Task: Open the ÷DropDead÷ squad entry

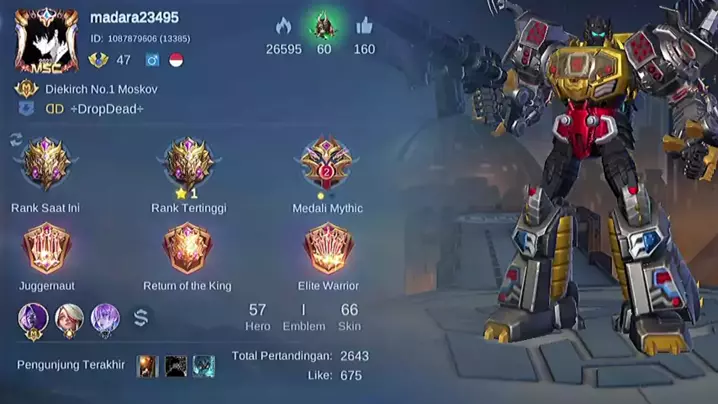Action: (94, 108)
